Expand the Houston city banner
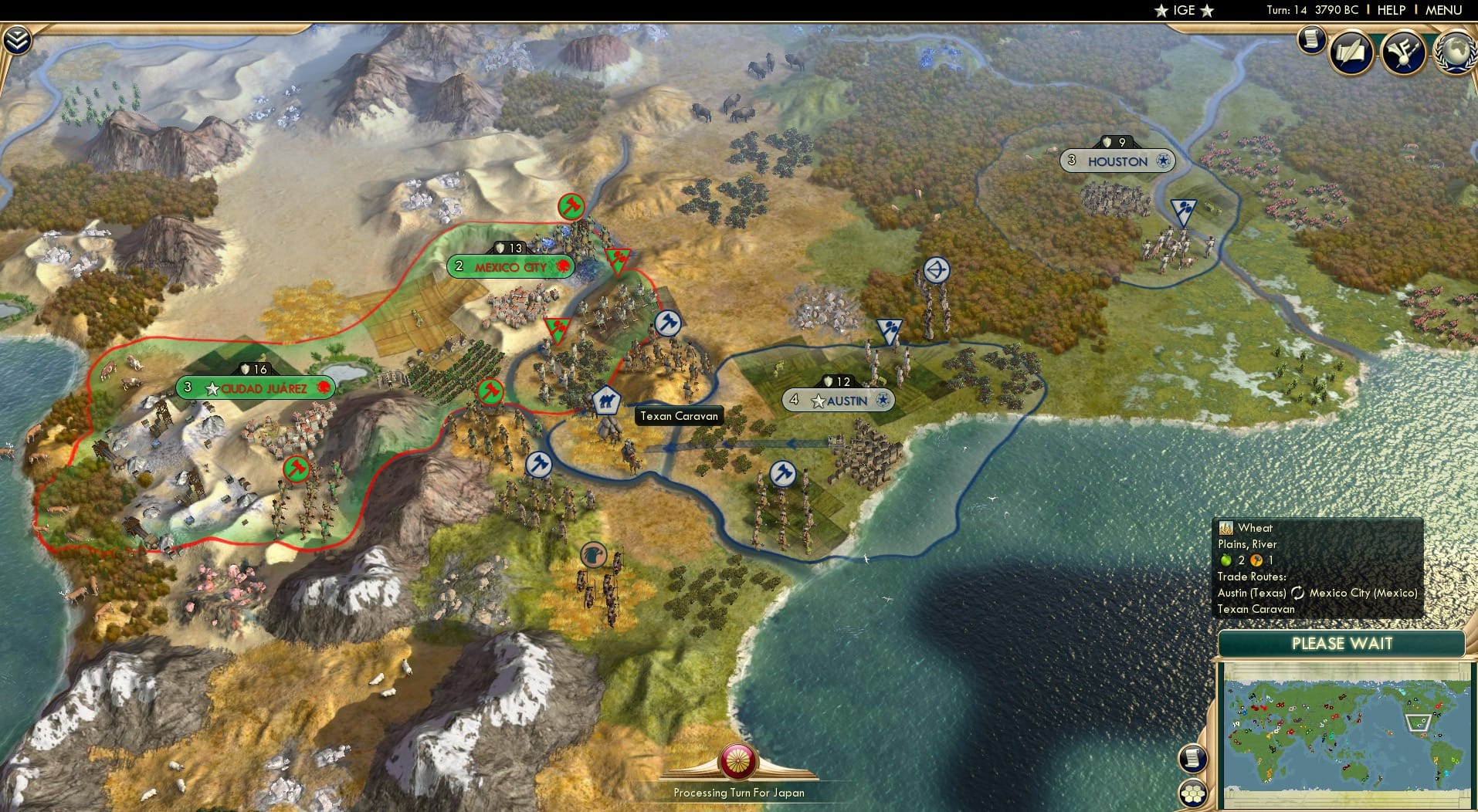 (1117, 161)
